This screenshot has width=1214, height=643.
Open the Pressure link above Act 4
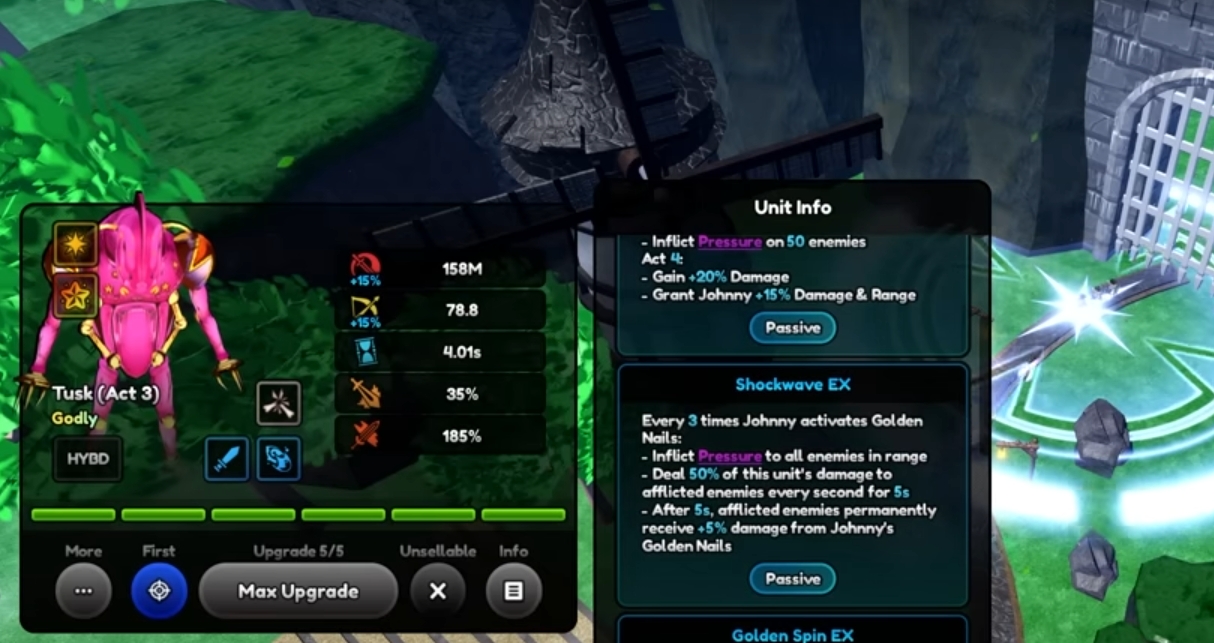730,241
